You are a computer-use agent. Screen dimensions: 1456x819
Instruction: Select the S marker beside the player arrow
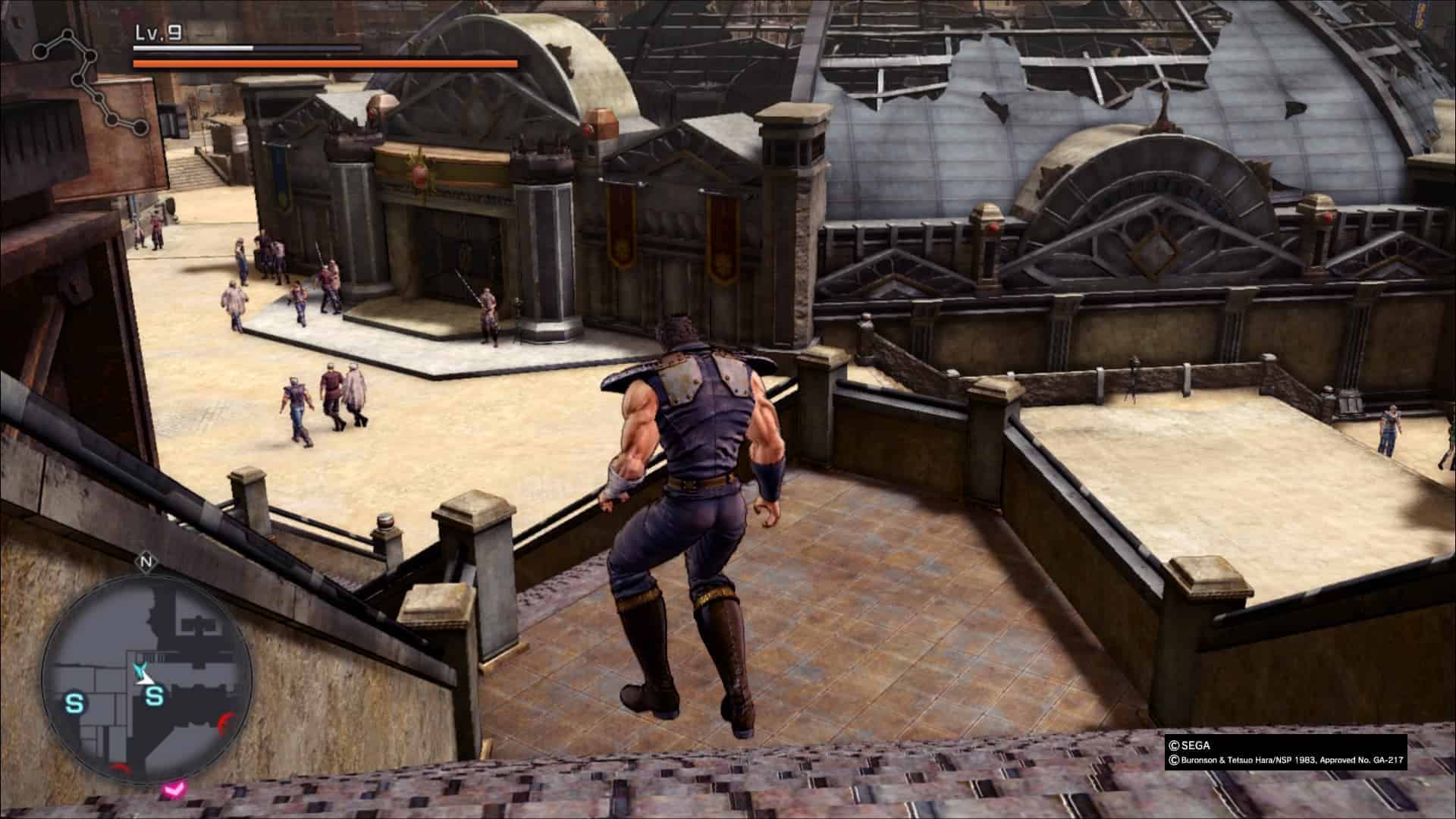click(155, 695)
